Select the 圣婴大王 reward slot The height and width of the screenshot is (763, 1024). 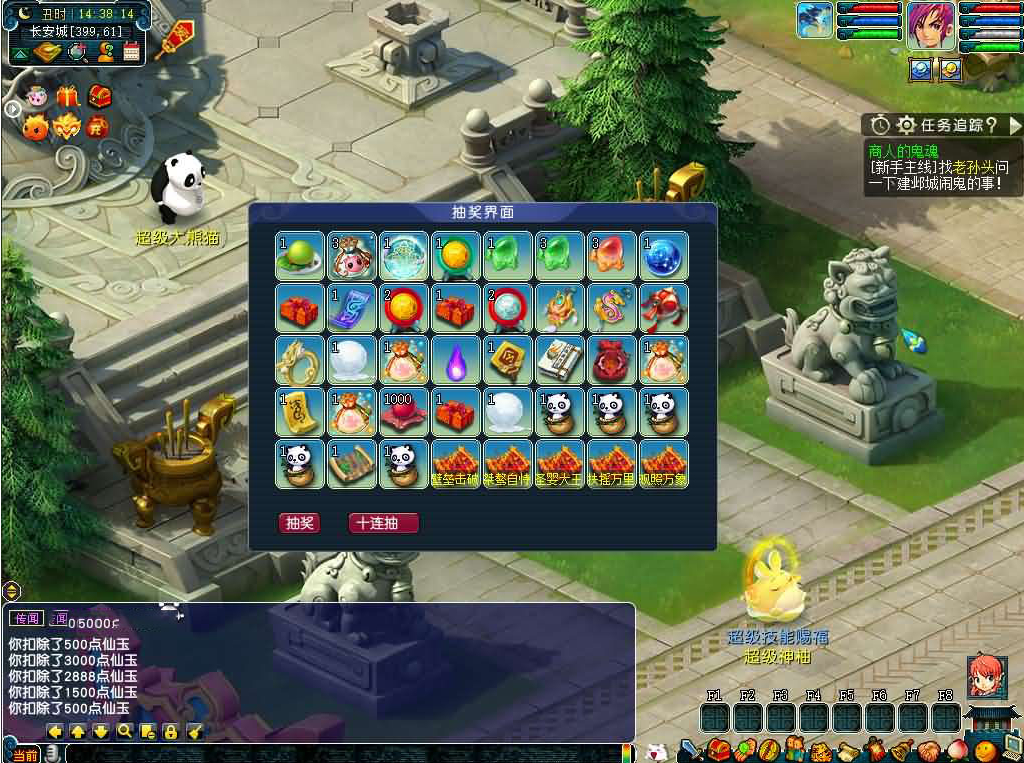click(560, 464)
